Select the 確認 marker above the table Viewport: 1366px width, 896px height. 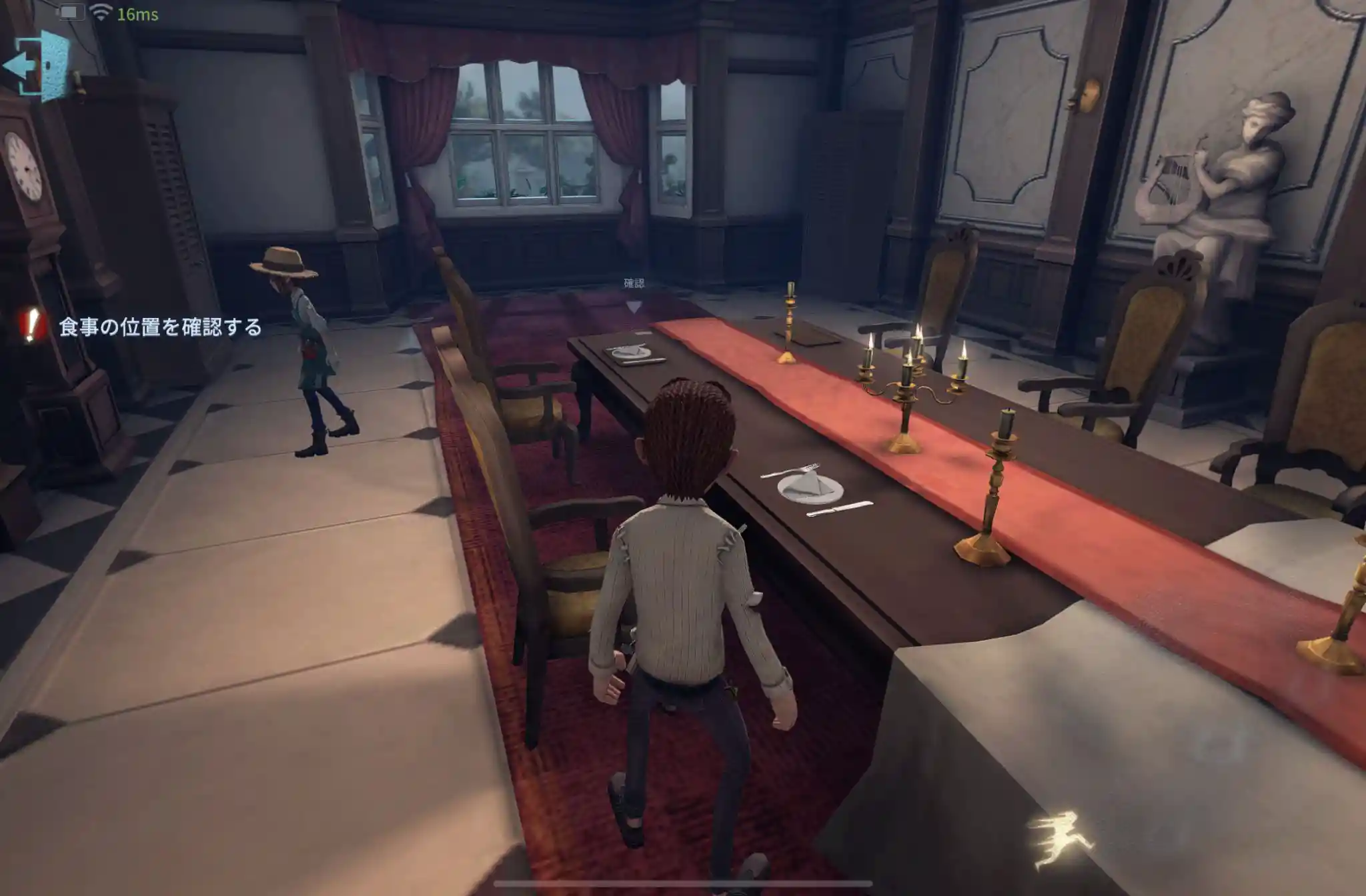coord(634,293)
